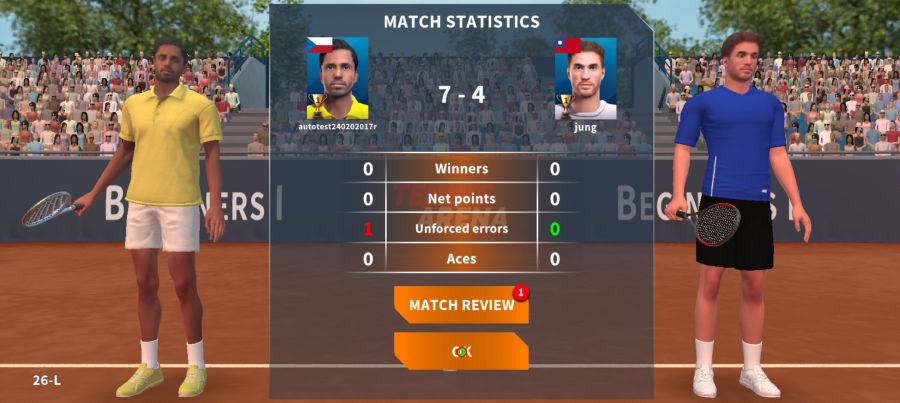Open the Match Review button
900x403 pixels.
tap(461, 305)
